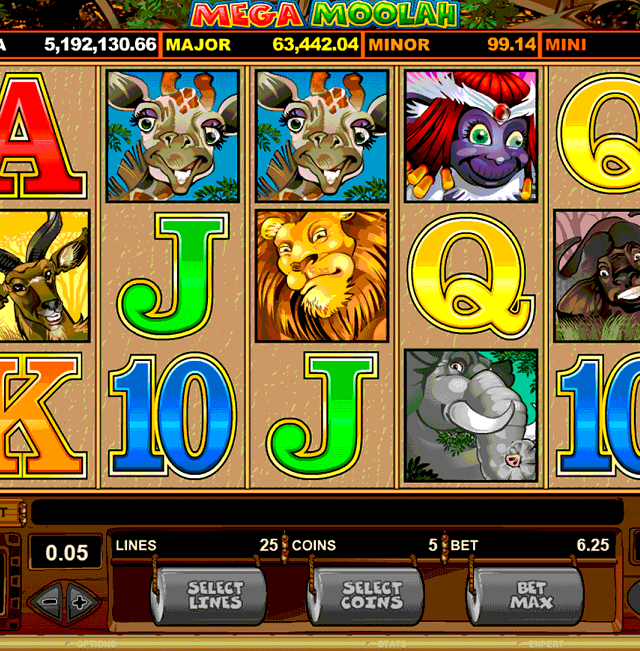Screen dimensions: 640x651
Task: Choose the Select Coins button
Action: pos(370,596)
